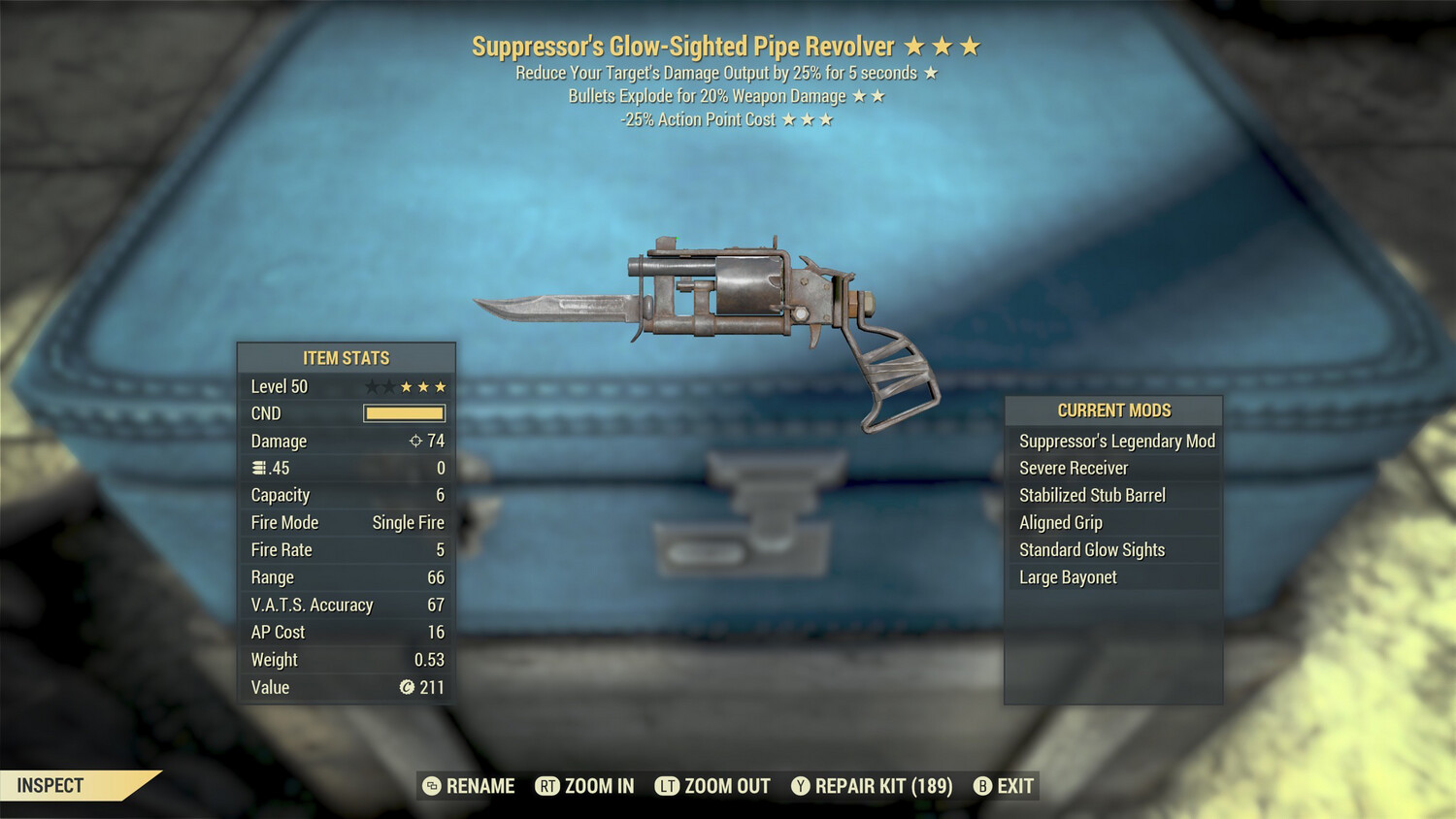
Task: Click the Item Stats panel header
Action: pos(345,357)
